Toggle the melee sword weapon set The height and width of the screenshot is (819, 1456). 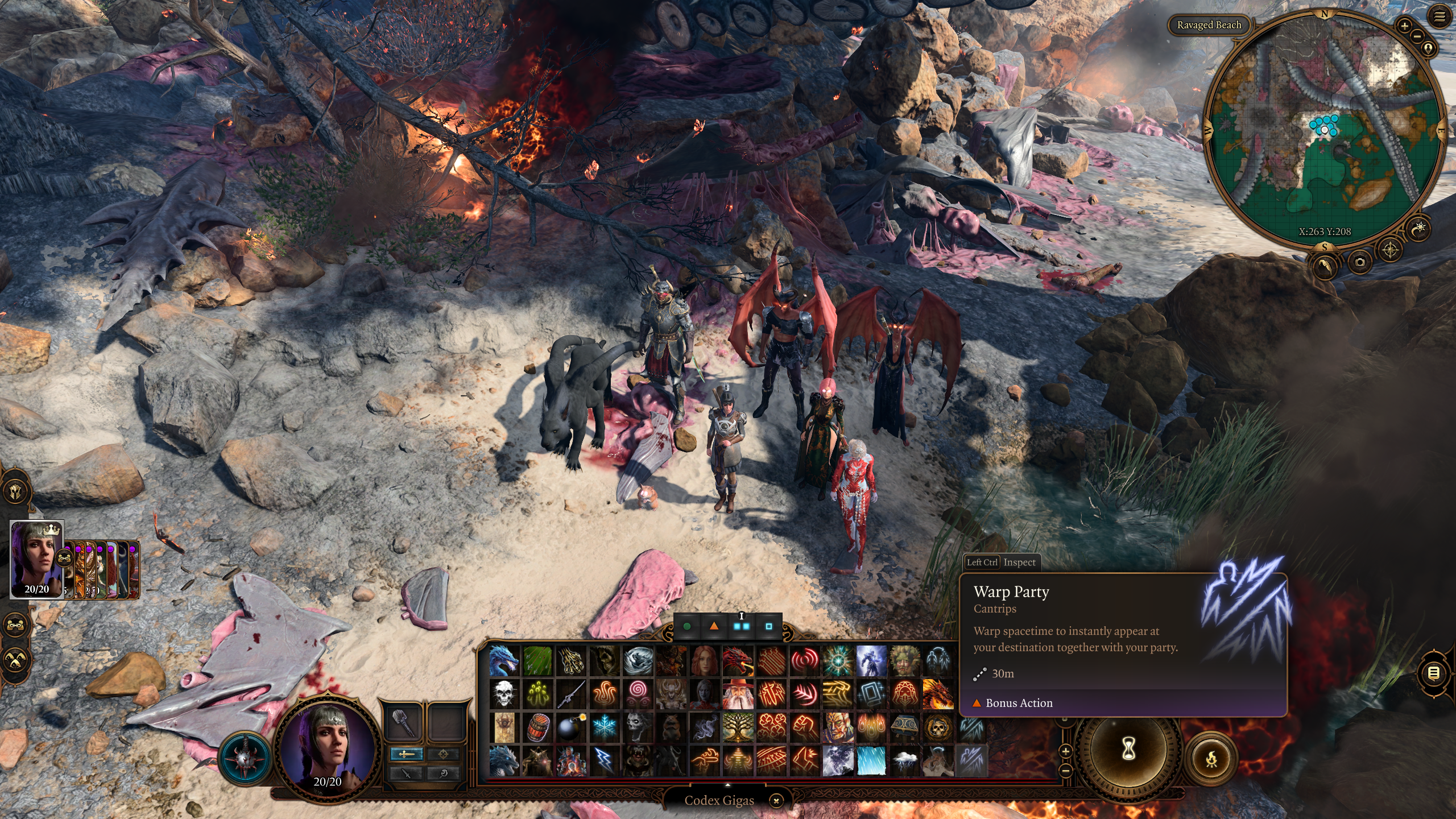click(406, 754)
